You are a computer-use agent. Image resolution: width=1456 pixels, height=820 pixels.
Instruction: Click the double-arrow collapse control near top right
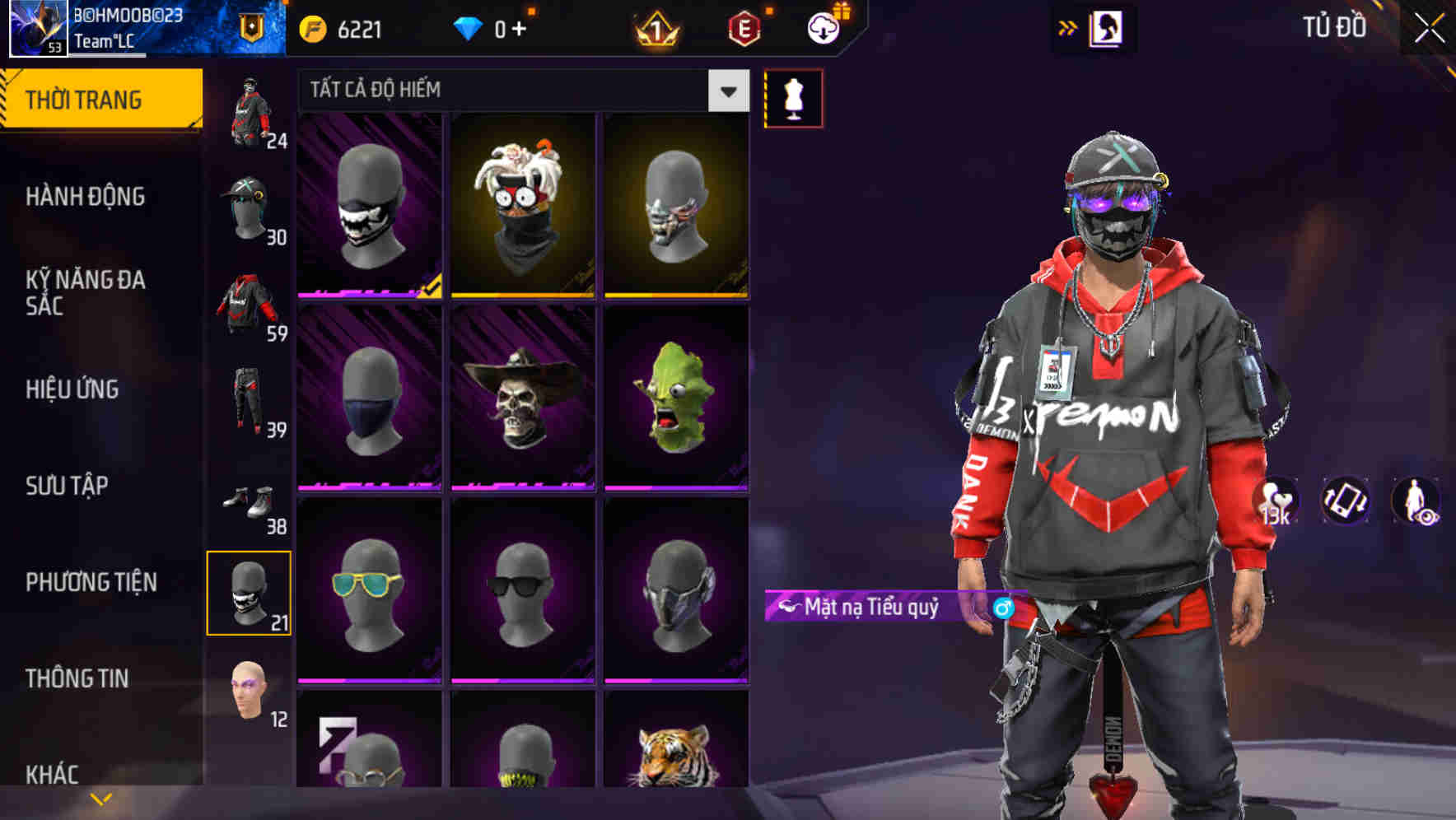point(1068,26)
